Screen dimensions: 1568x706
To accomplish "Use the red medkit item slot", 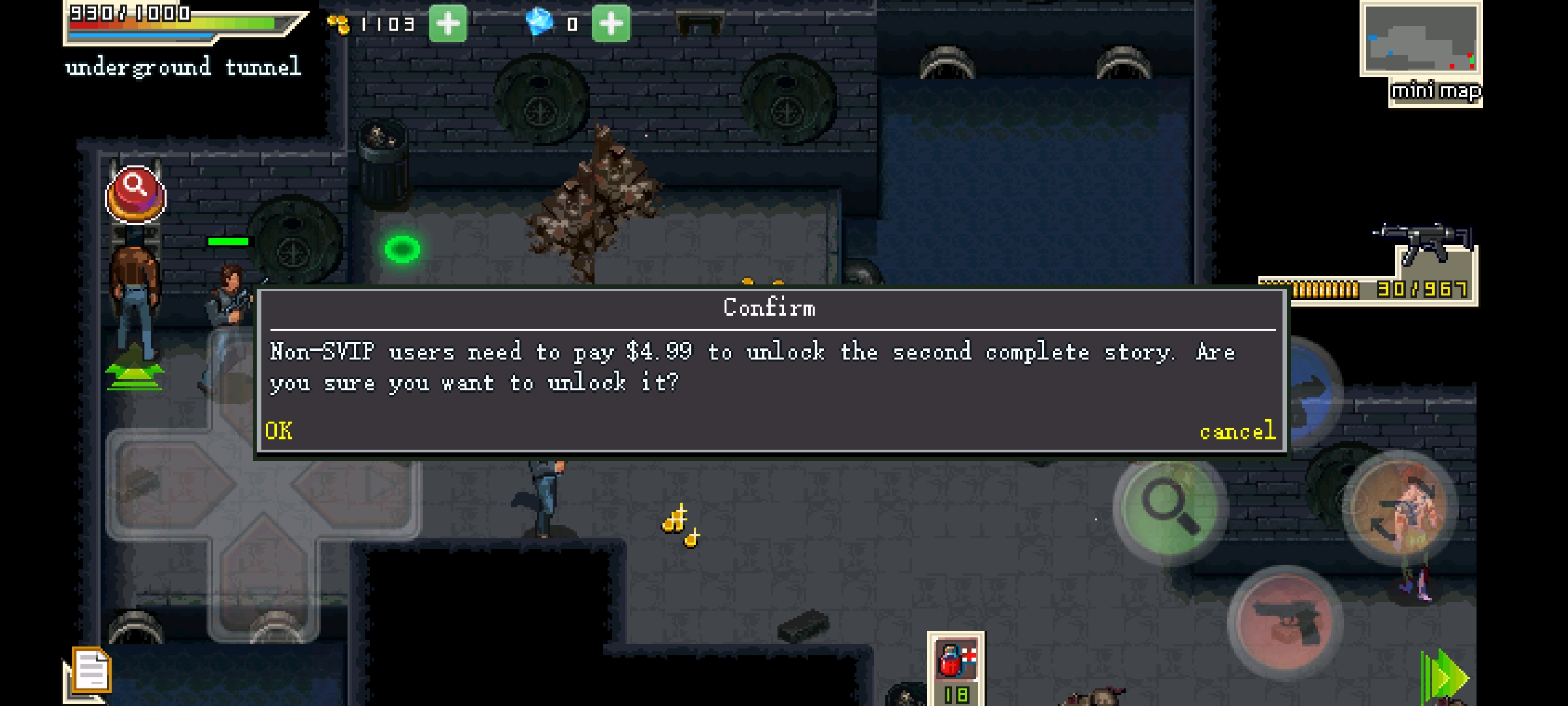I will click(955, 660).
